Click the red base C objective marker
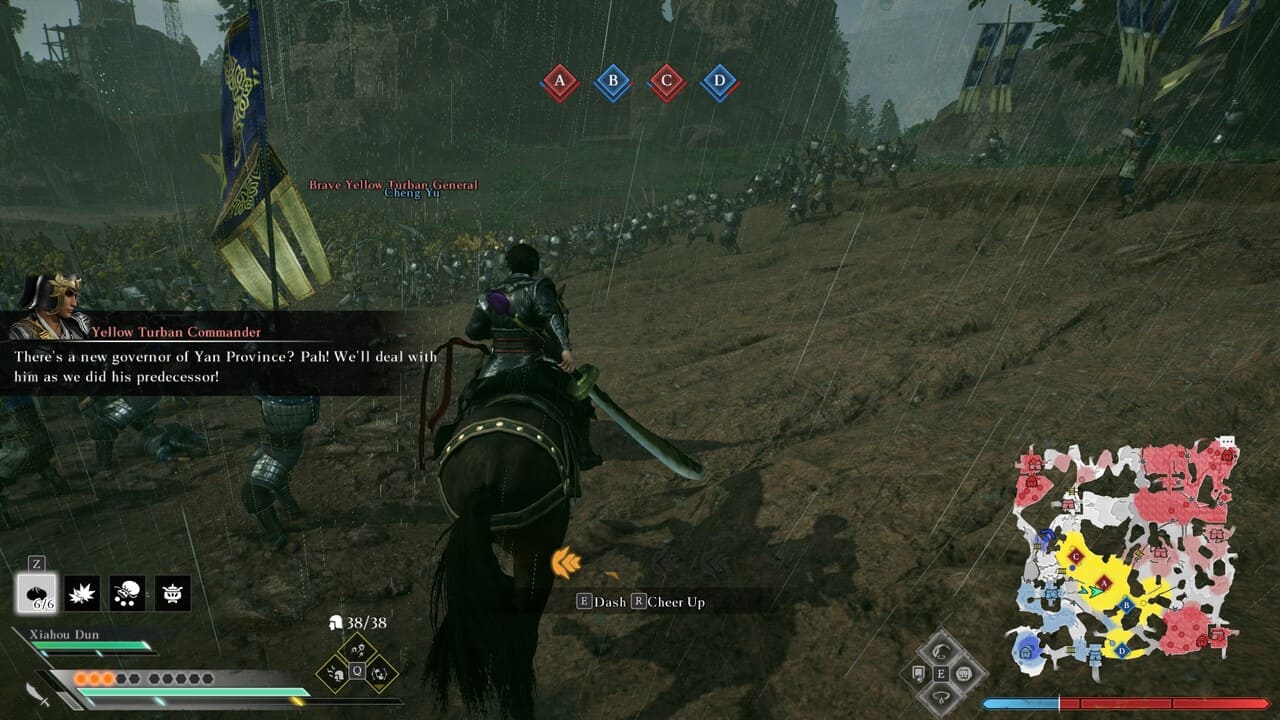The width and height of the screenshot is (1280, 720). (x=666, y=82)
